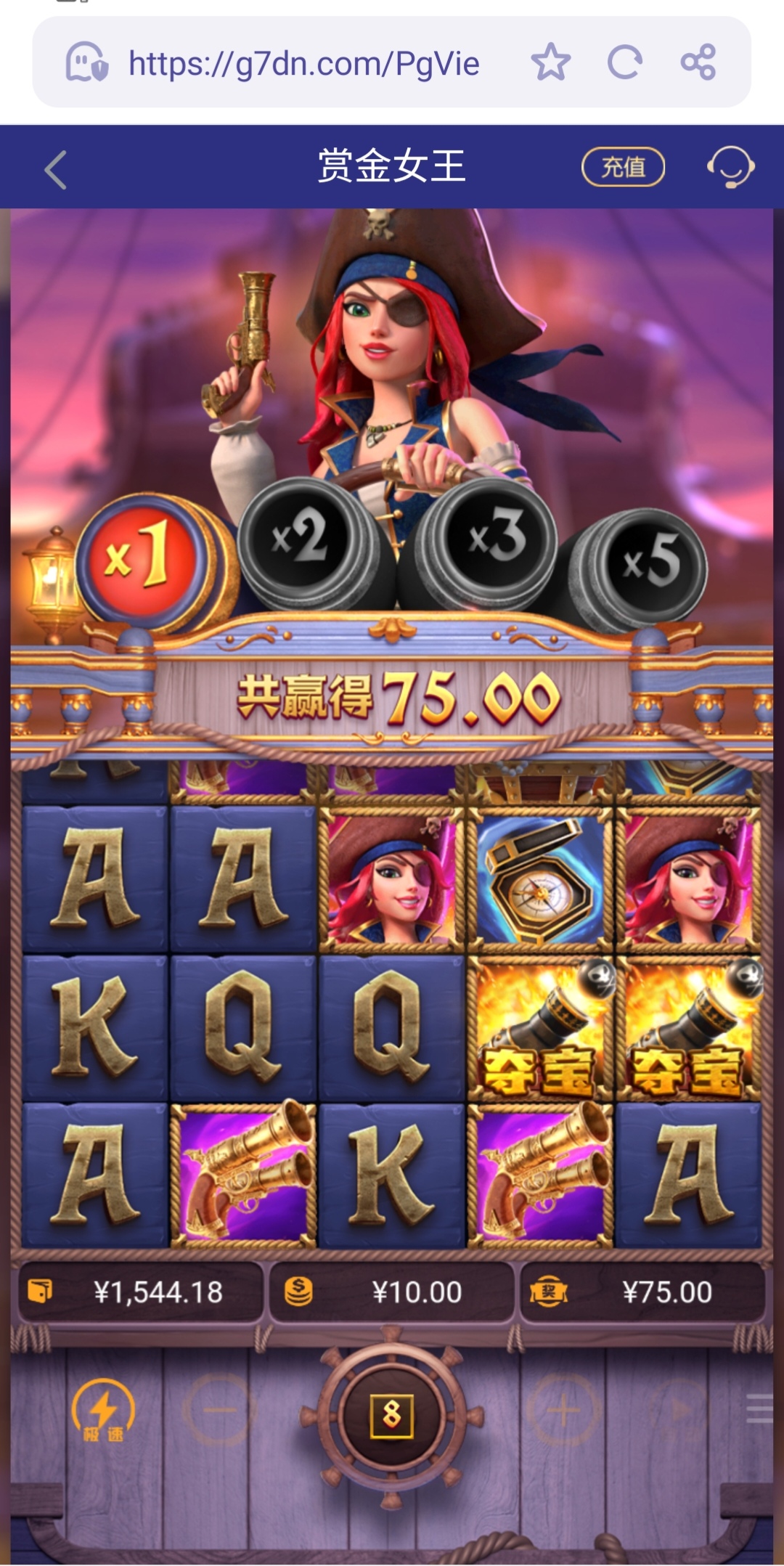
Task: Decrease the bet with the minus button
Action: 219,1411
